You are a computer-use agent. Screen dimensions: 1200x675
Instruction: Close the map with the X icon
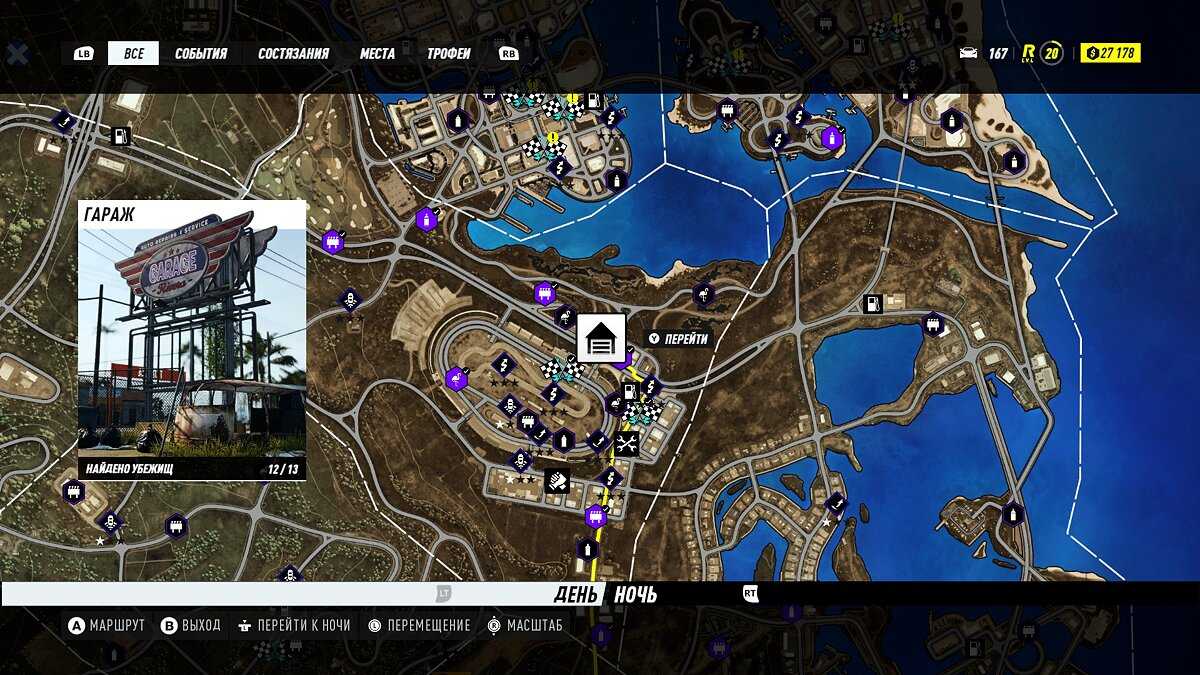tap(17, 54)
